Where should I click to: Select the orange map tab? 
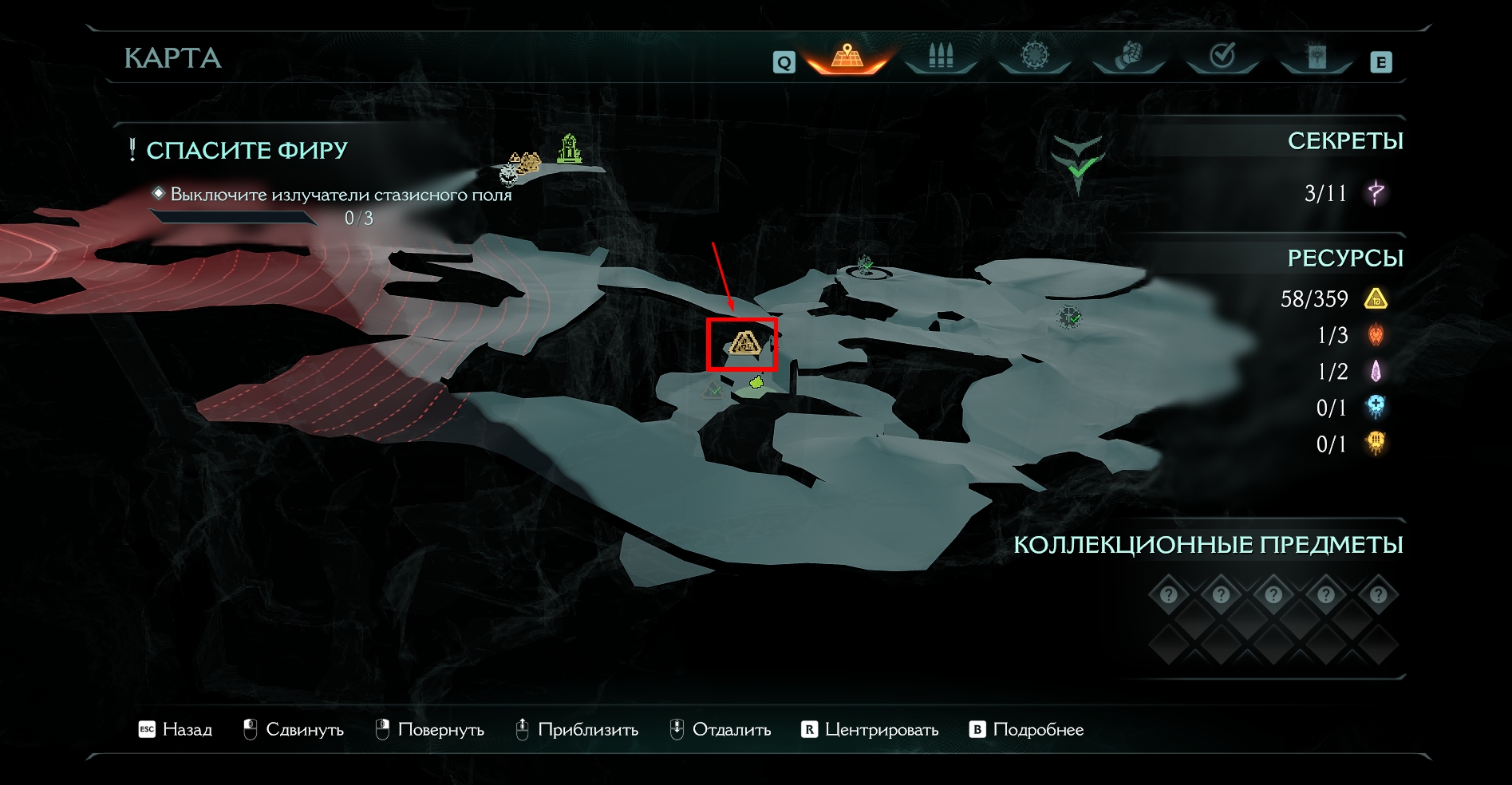[x=847, y=57]
